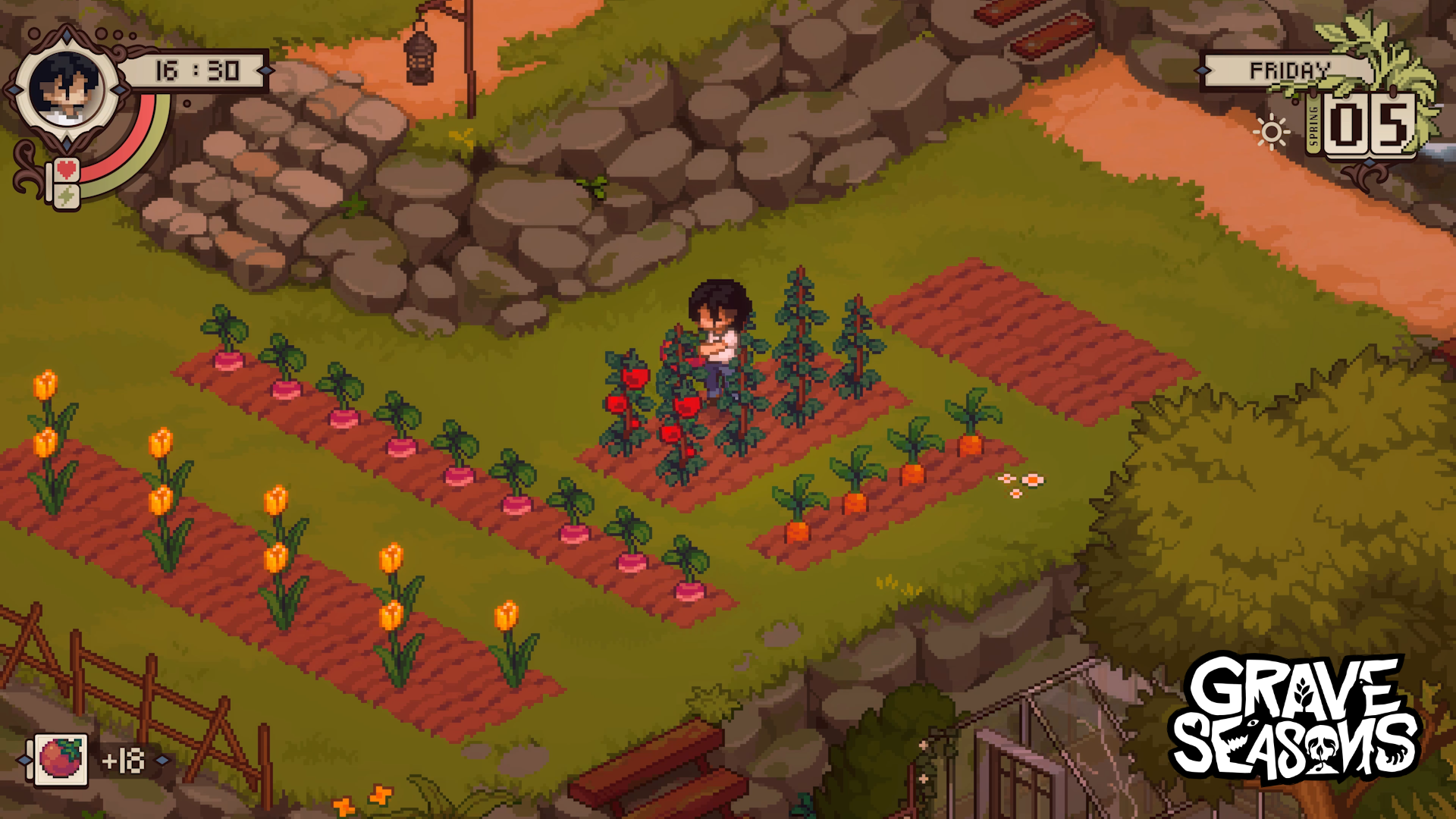Click the wooden bench at the bottom
This screenshot has width=1456, height=819.
[654, 766]
